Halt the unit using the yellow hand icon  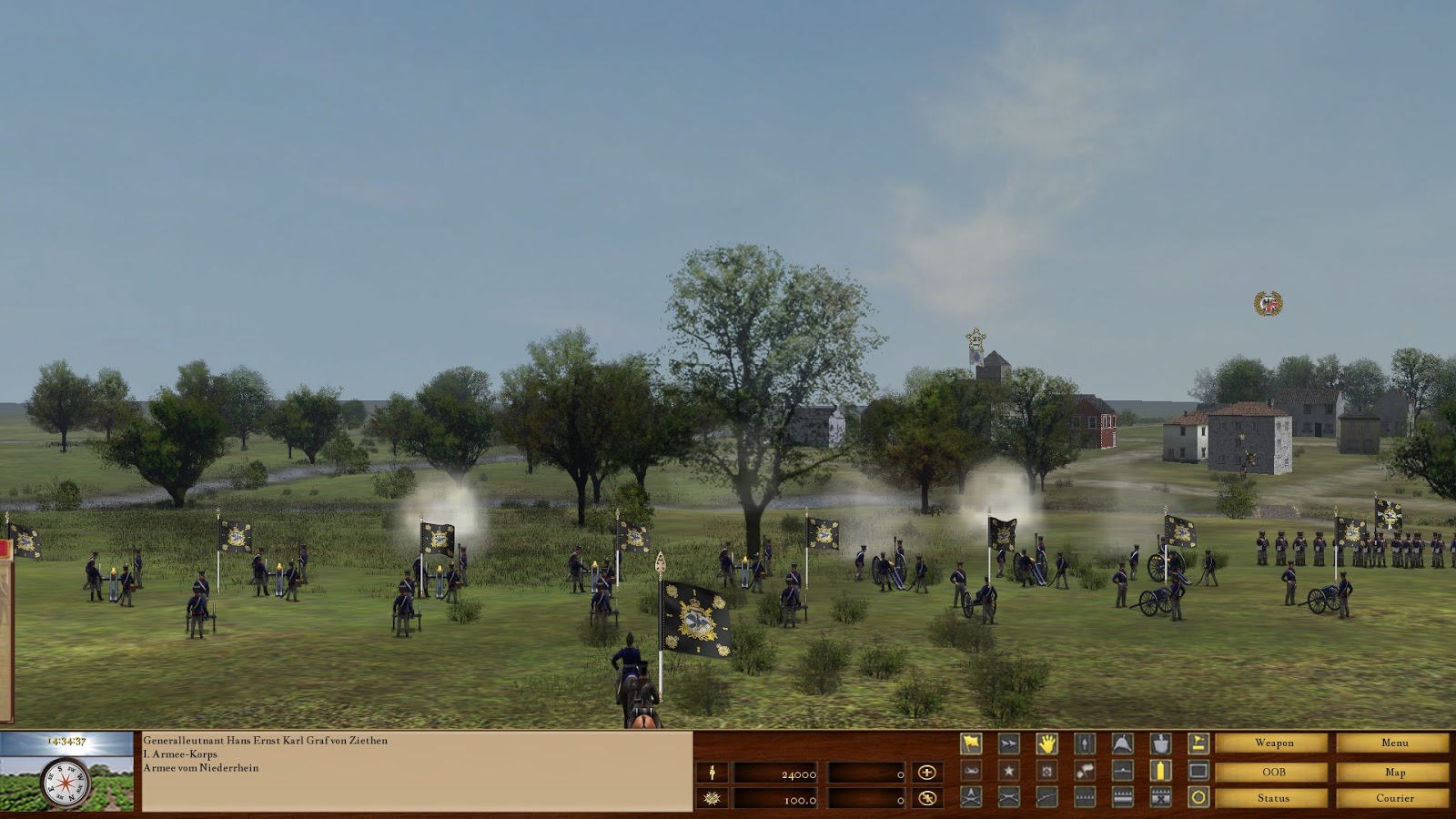click(1047, 744)
